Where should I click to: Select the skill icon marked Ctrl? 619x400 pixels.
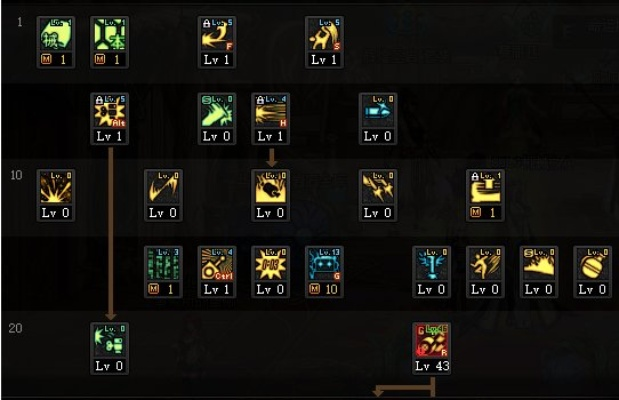216,264
